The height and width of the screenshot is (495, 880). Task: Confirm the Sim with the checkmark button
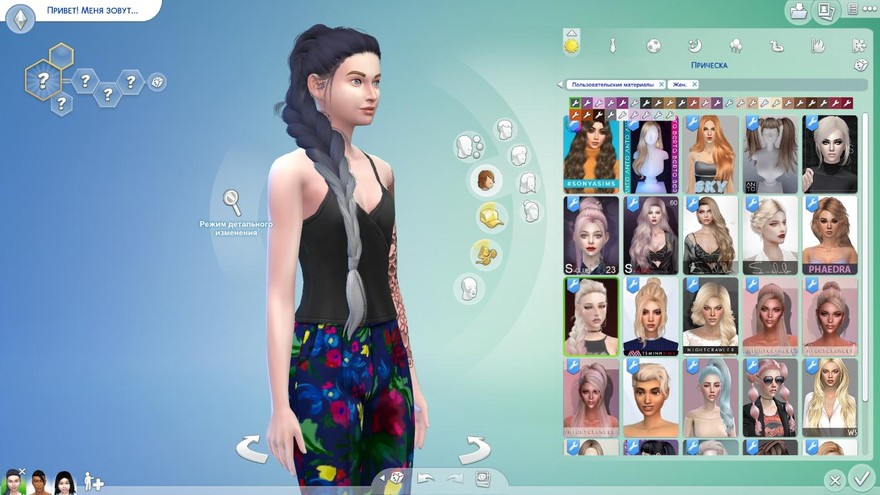pyautogui.click(x=860, y=477)
